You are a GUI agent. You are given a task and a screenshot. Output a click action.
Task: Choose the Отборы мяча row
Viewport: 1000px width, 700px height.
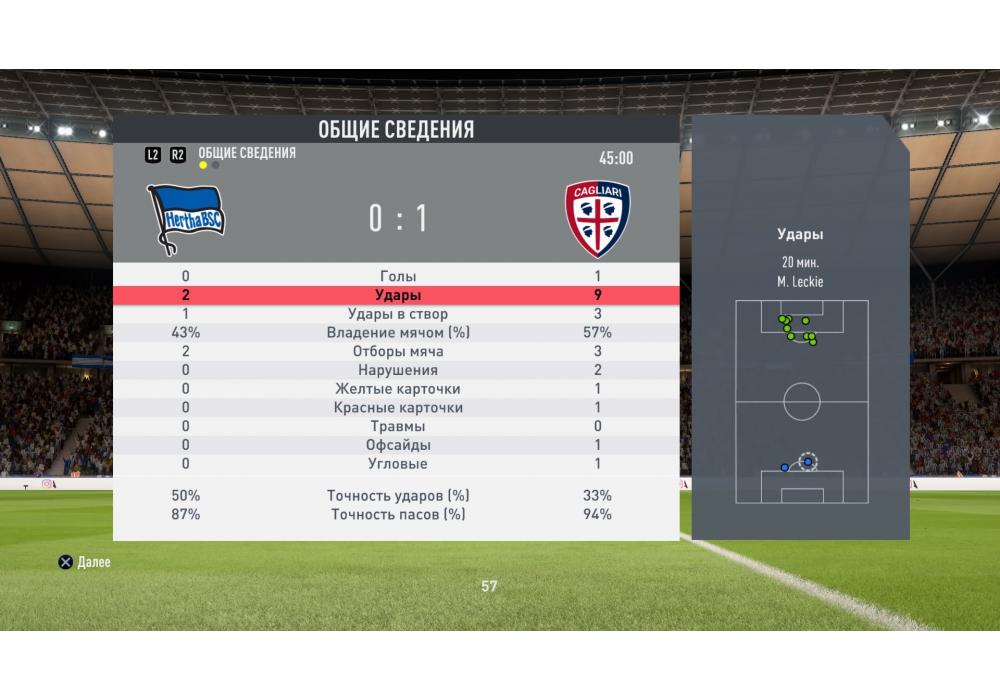[x=398, y=352]
